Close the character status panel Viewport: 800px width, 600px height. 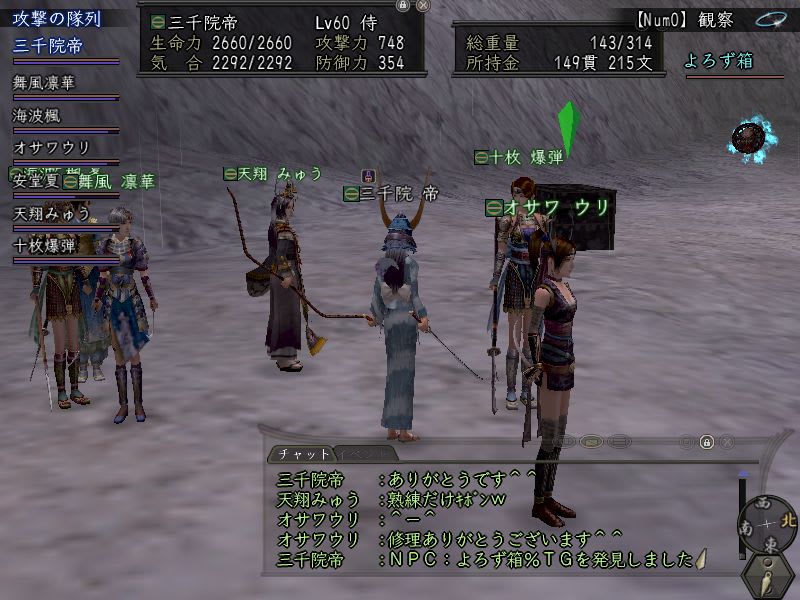423,5
